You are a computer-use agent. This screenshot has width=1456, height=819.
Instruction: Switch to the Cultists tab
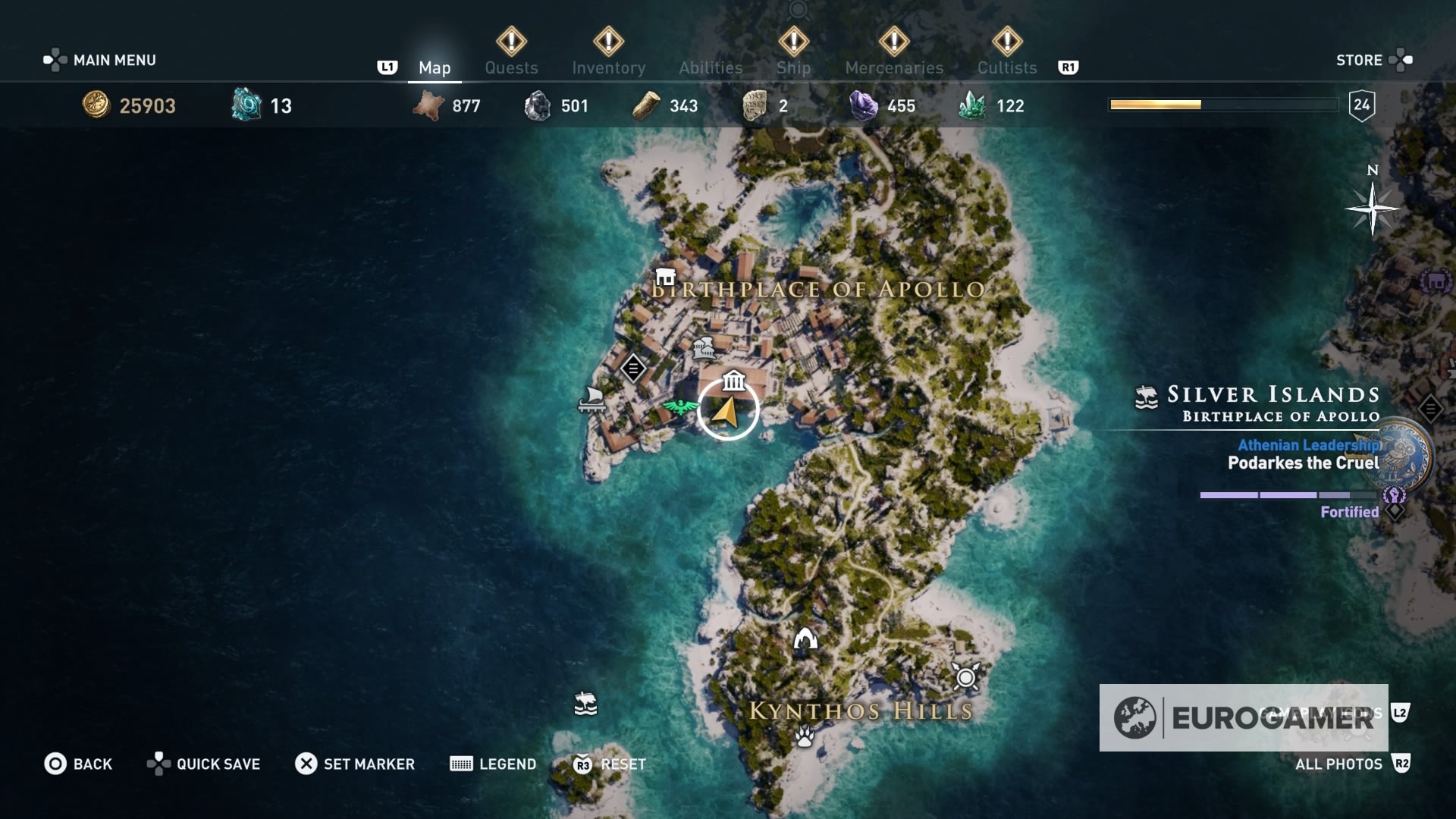(1006, 67)
